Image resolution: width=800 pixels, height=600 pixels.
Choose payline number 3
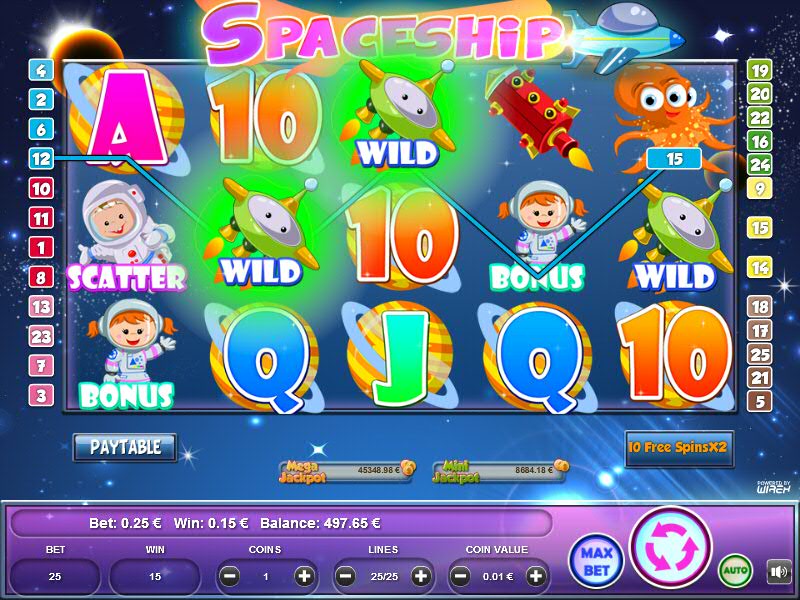click(41, 395)
